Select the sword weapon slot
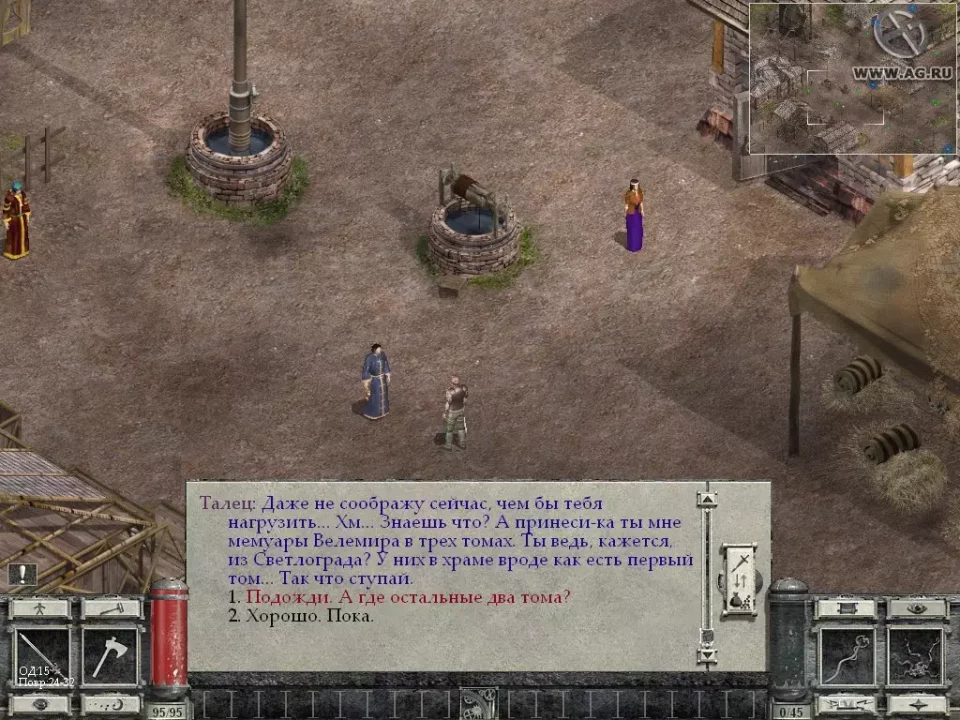The height and width of the screenshot is (720, 960). coord(41,655)
